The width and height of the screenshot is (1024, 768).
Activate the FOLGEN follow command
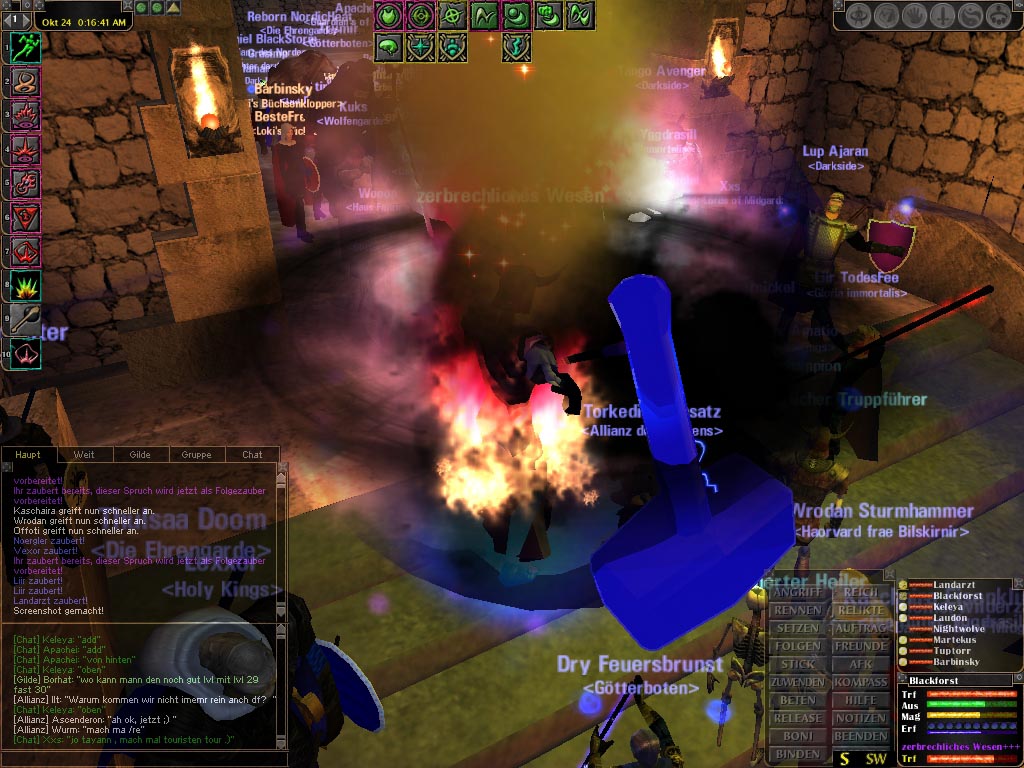(797, 646)
